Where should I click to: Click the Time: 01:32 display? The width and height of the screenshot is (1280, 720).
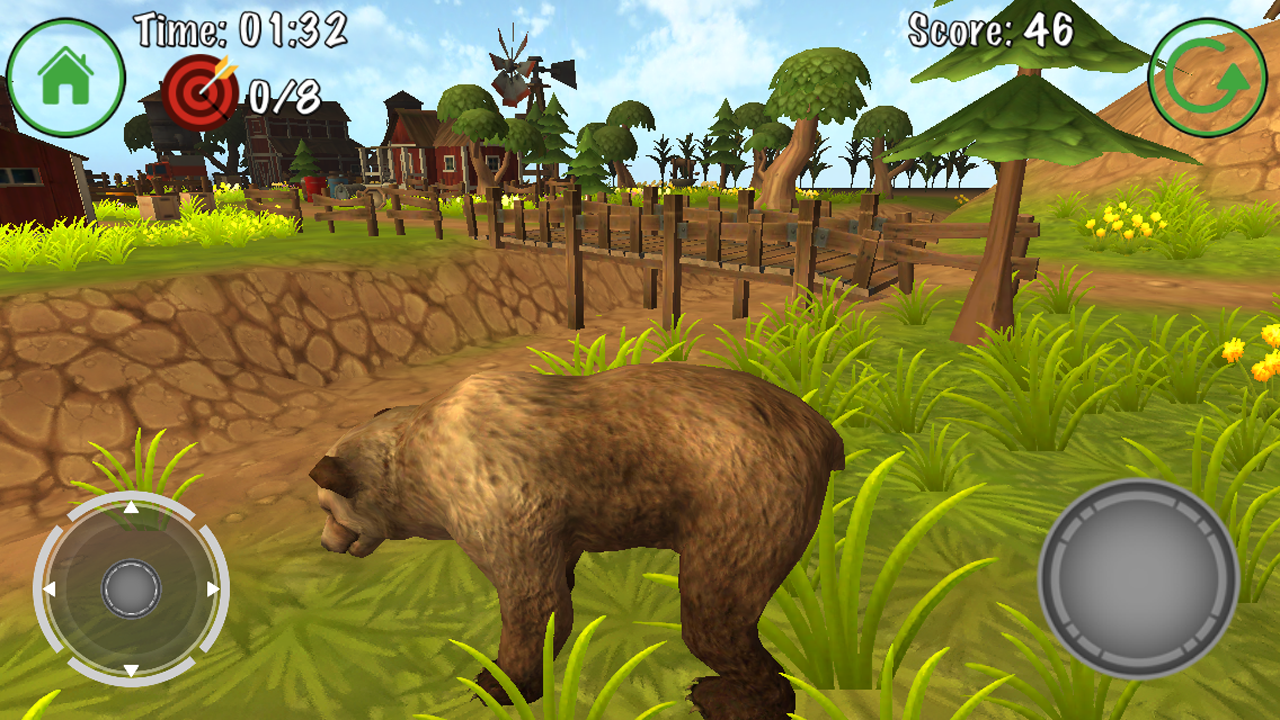pyautogui.click(x=240, y=26)
